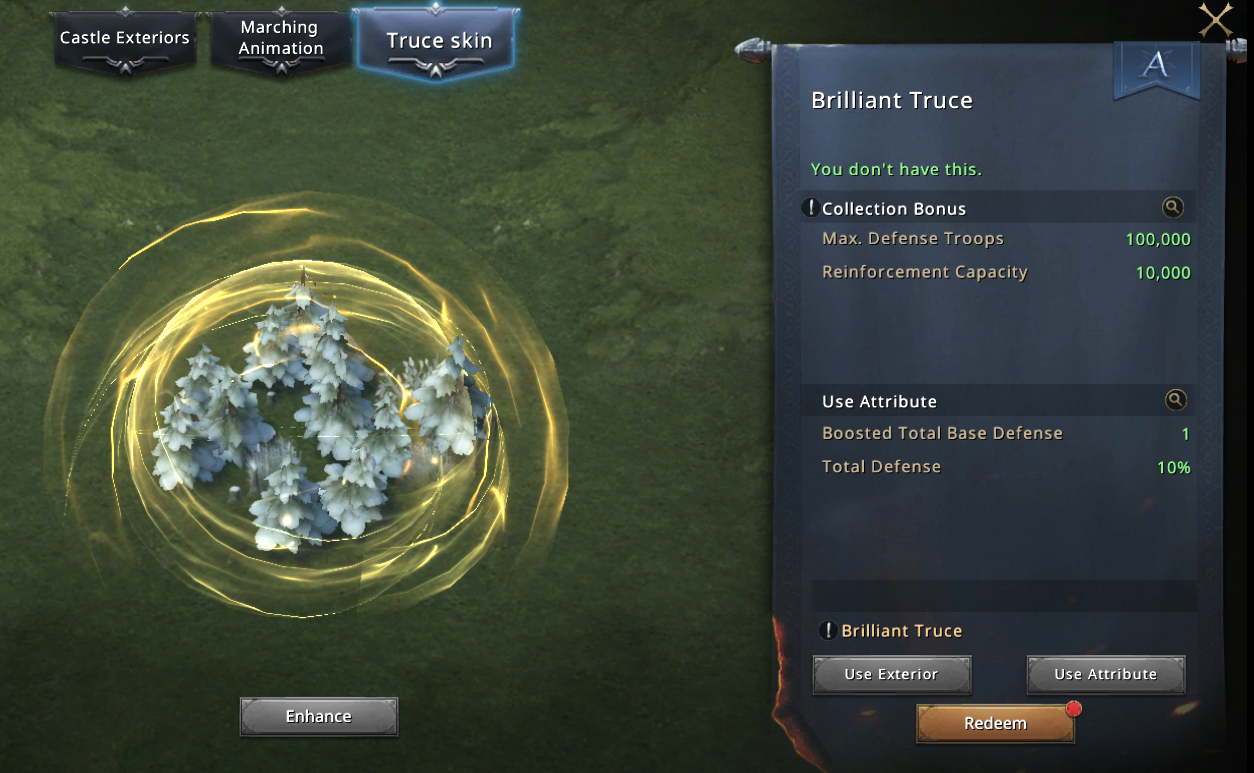Screen dimensions: 1254x773
Task: Open the Collection Bonus magnifier details
Action: (x=1173, y=207)
